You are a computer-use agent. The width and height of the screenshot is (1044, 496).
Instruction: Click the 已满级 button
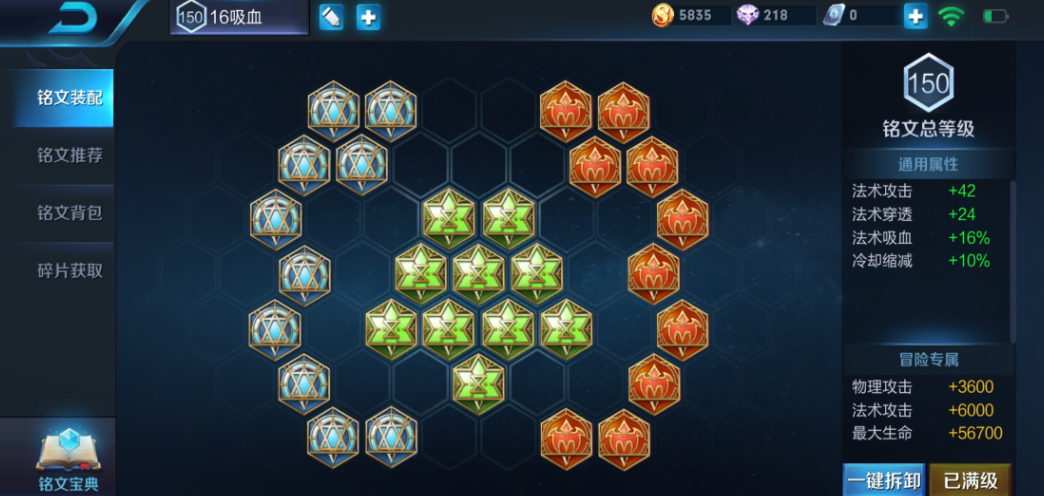click(x=971, y=480)
